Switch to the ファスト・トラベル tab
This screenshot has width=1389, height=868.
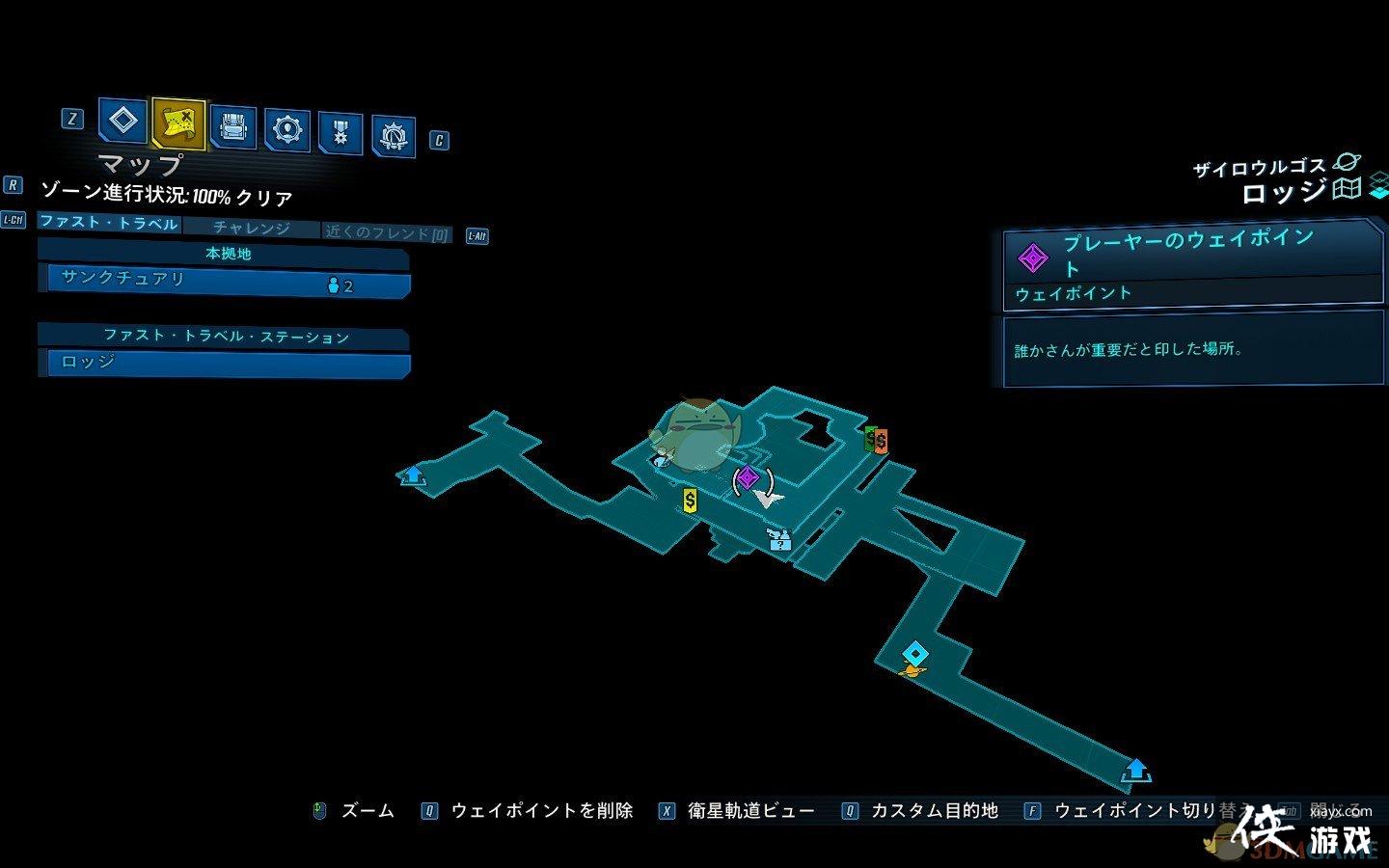pyautogui.click(x=109, y=223)
